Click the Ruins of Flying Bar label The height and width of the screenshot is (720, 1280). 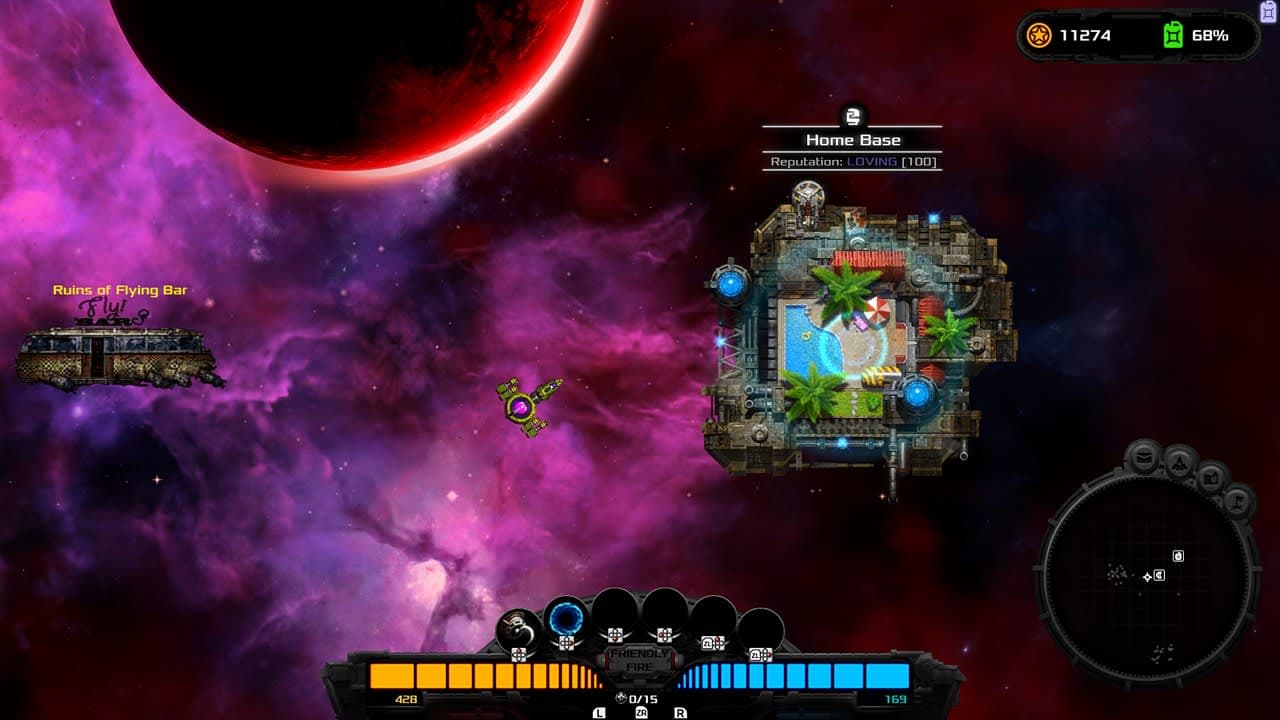[x=120, y=292]
